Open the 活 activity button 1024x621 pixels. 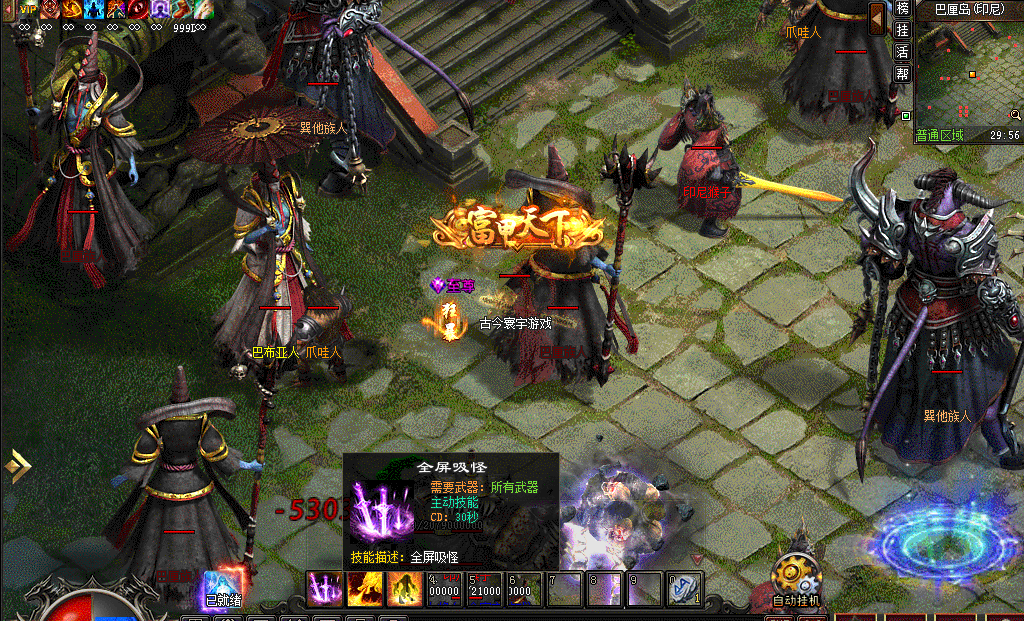tap(903, 51)
